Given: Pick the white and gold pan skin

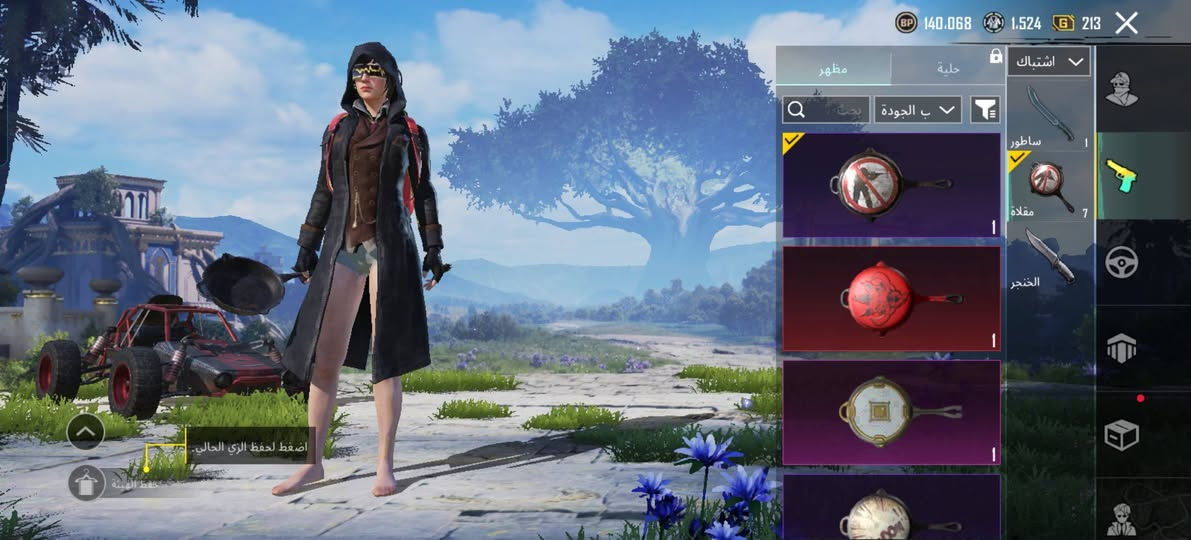Looking at the screenshot, I should click(x=891, y=411).
